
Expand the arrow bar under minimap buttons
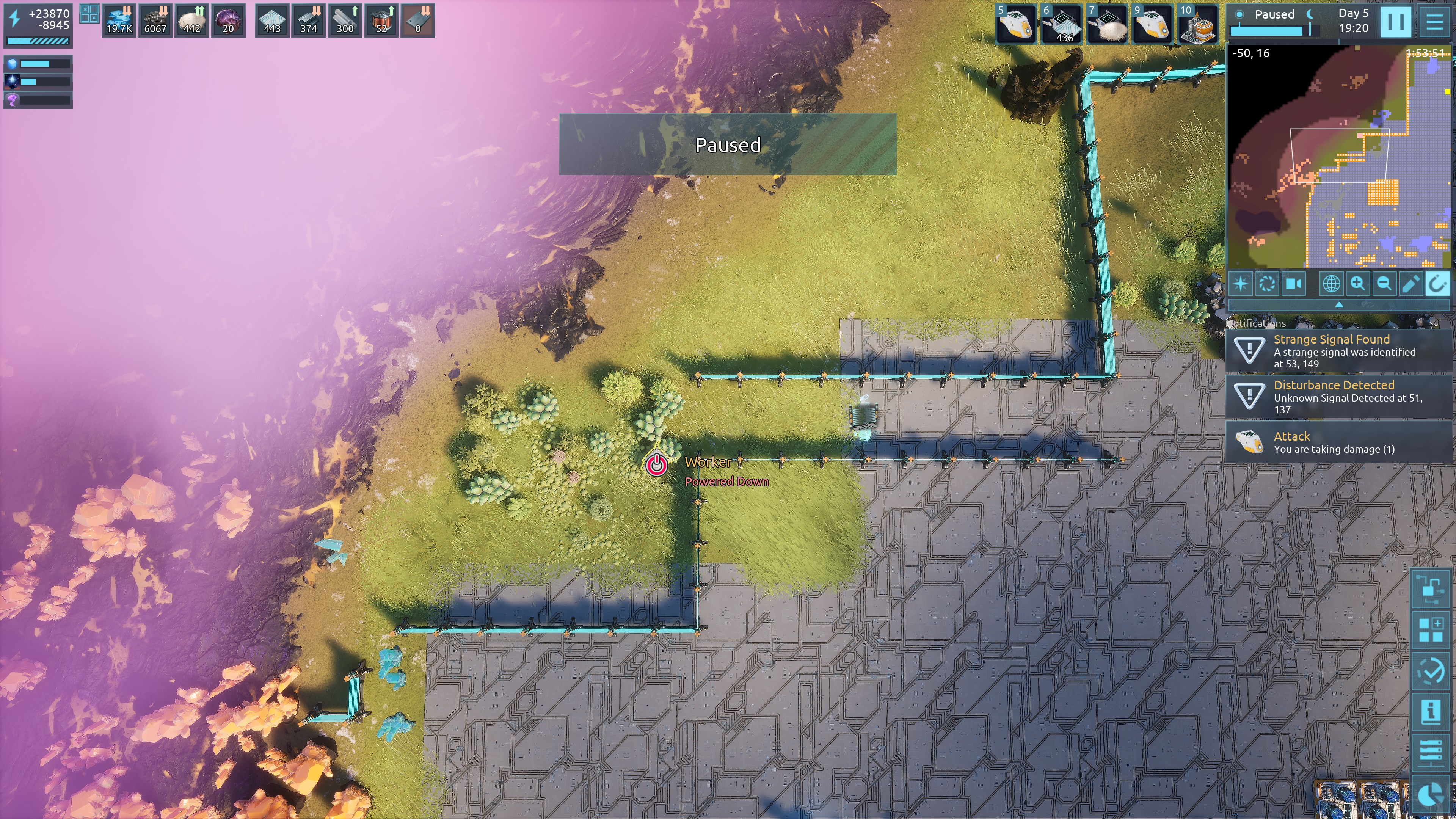point(1338,304)
